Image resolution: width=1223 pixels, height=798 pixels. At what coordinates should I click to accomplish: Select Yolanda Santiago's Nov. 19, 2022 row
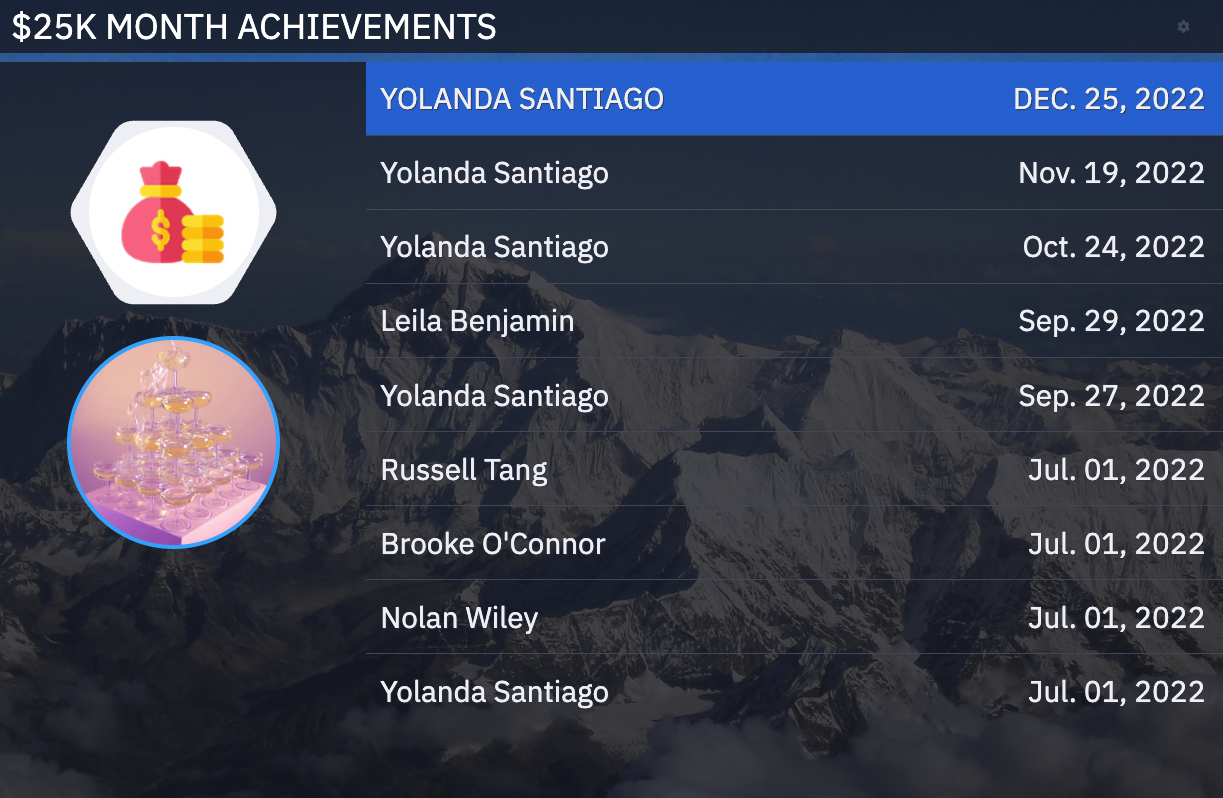(793, 173)
